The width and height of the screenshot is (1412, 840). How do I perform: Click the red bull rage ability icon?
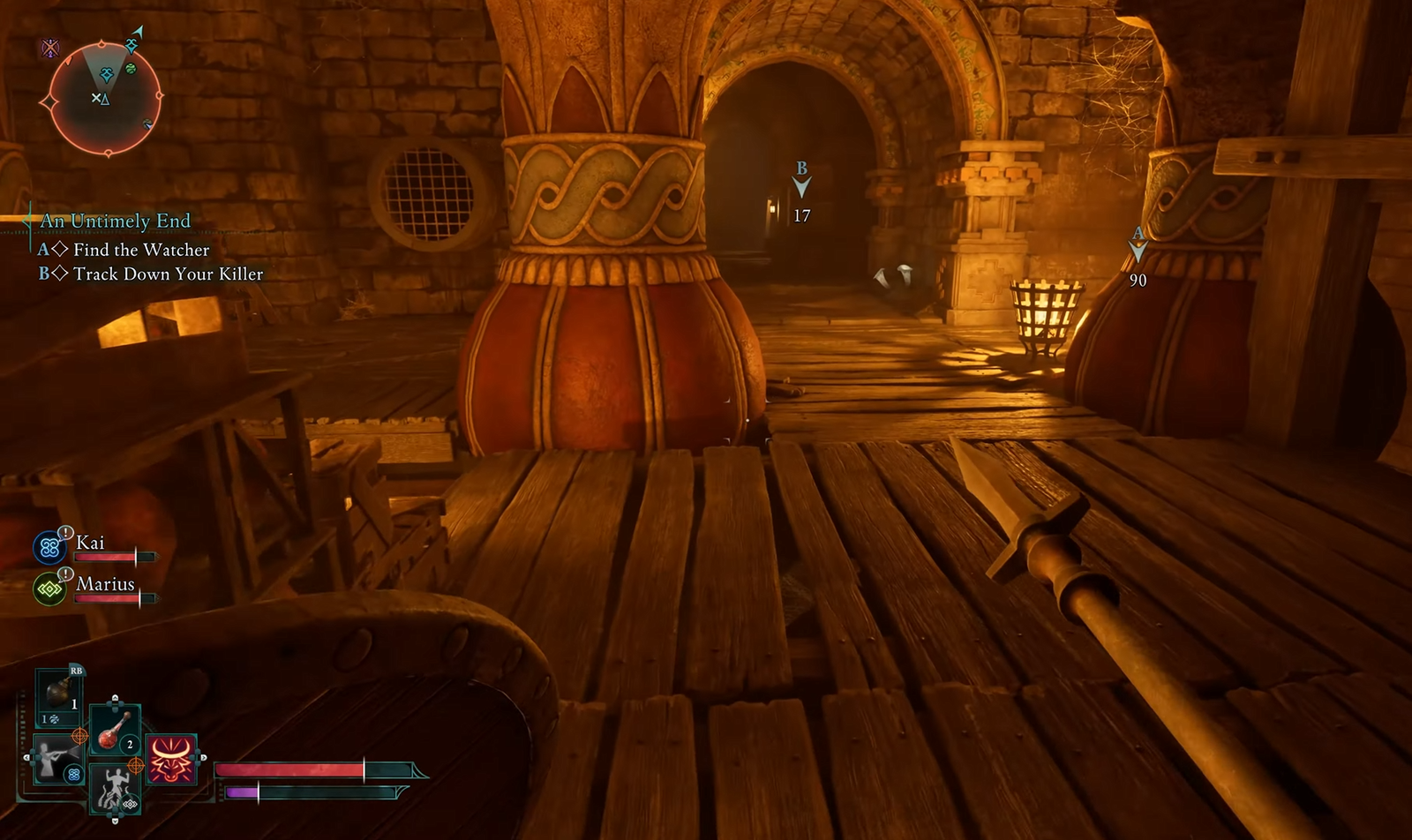click(x=172, y=760)
